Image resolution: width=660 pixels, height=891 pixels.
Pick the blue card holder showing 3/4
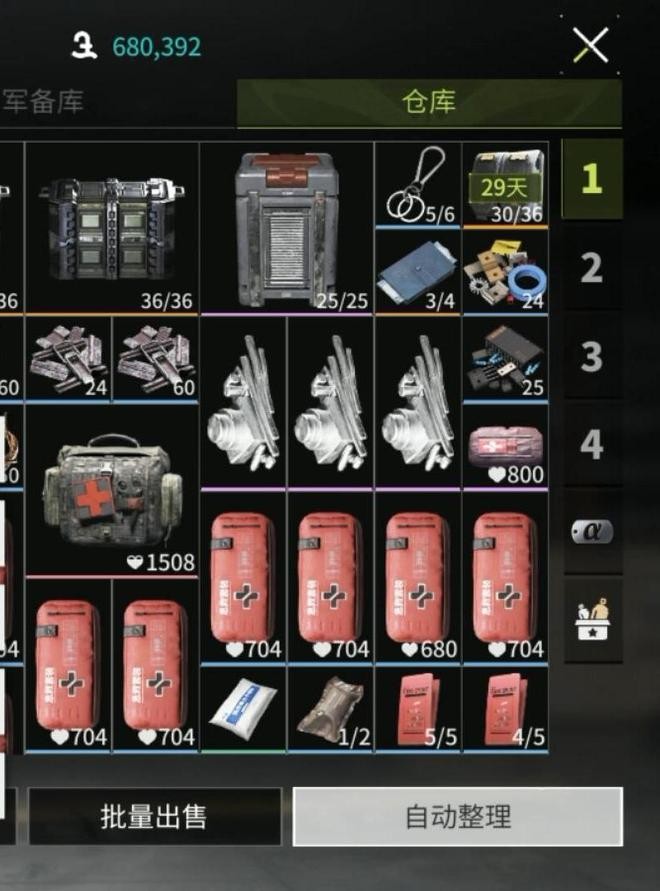417,272
